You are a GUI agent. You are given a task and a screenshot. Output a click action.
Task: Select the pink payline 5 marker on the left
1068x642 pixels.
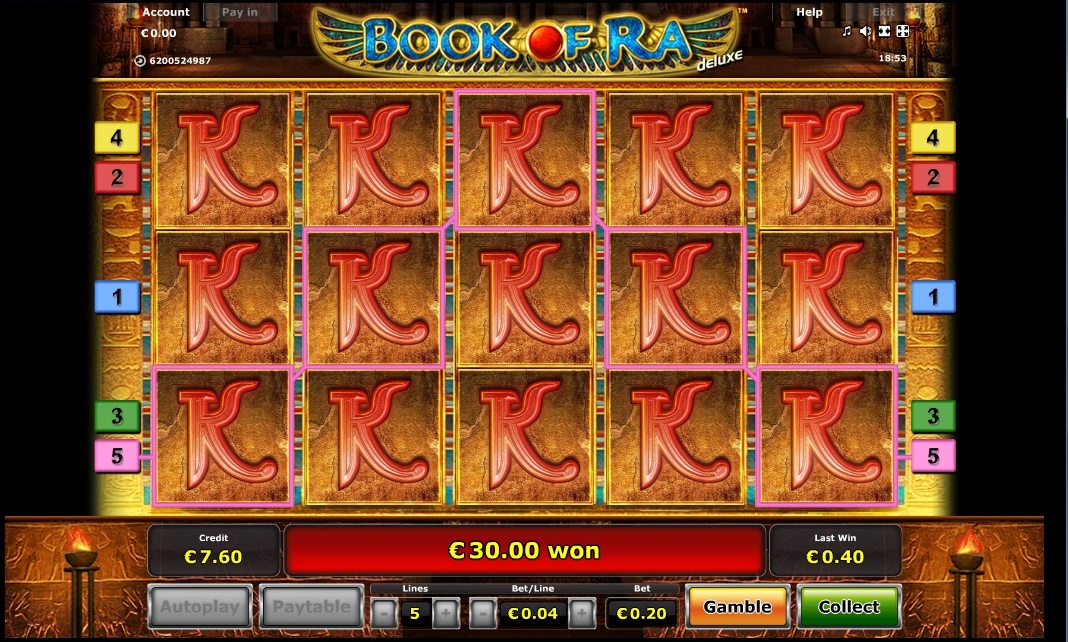tap(117, 456)
